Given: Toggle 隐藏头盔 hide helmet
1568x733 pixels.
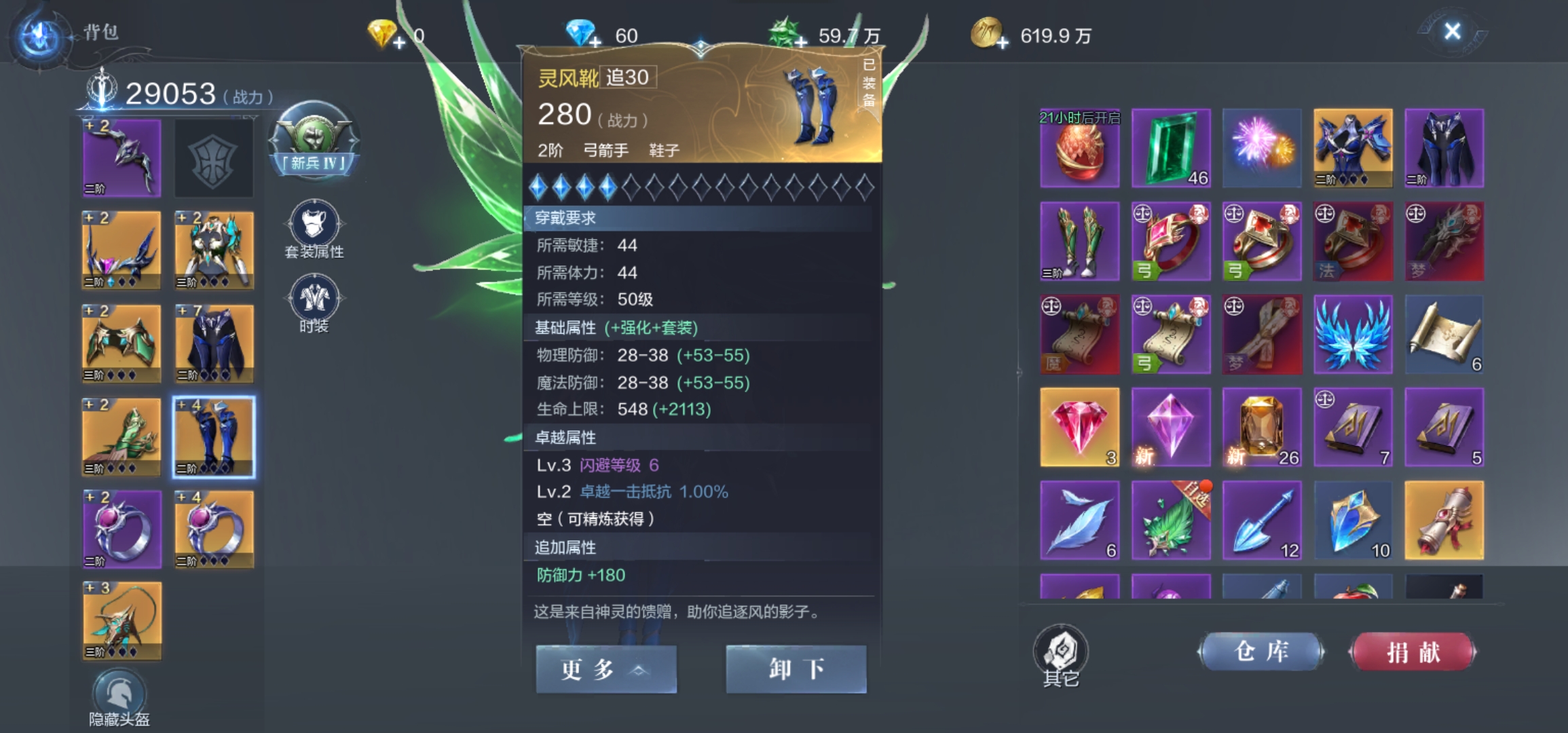Looking at the screenshot, I should (x=119, y=698).
